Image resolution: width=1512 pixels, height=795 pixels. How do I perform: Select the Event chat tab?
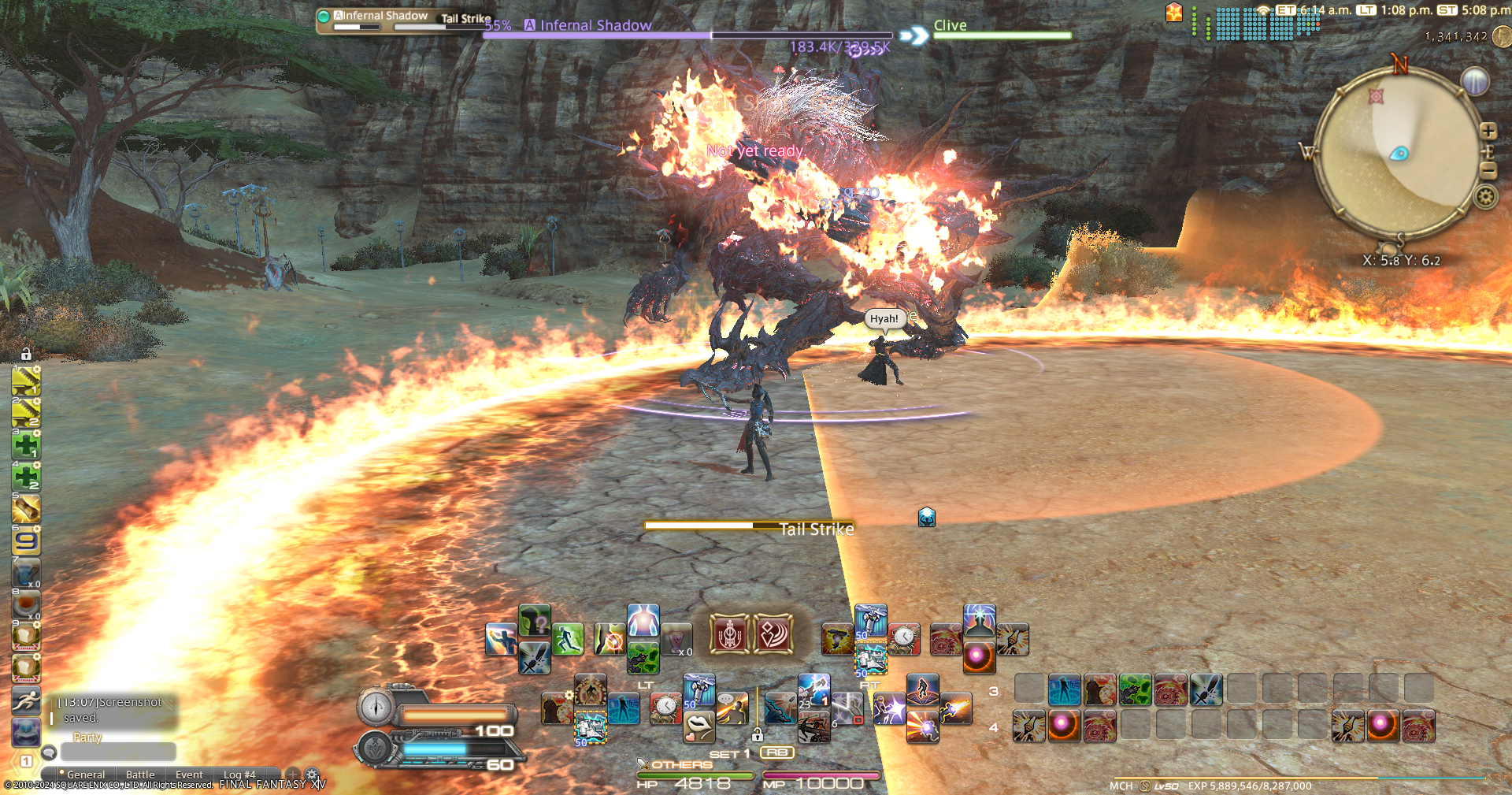pyautogui.click(x=189, y=775)
